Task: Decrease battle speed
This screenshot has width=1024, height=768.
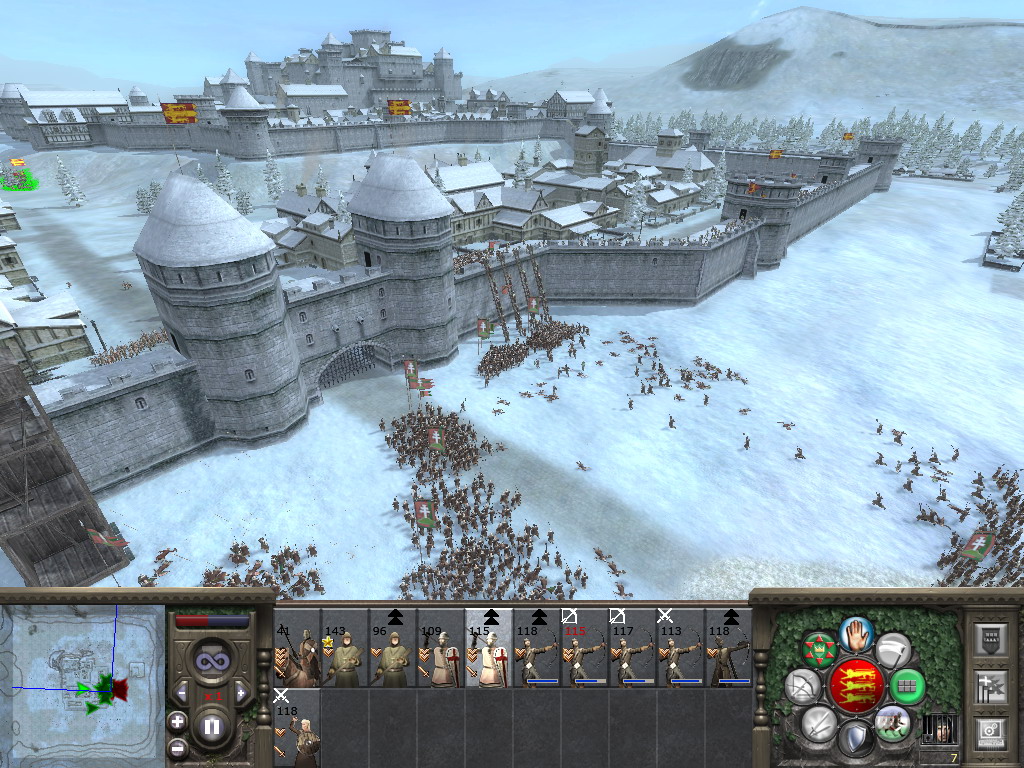Action: 181,692
